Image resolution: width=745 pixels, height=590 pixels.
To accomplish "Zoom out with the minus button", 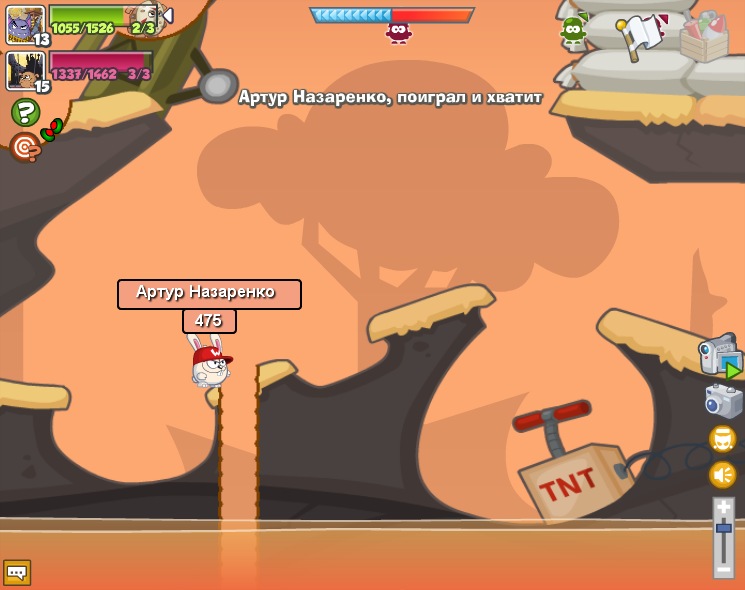I will coord(723,568).
